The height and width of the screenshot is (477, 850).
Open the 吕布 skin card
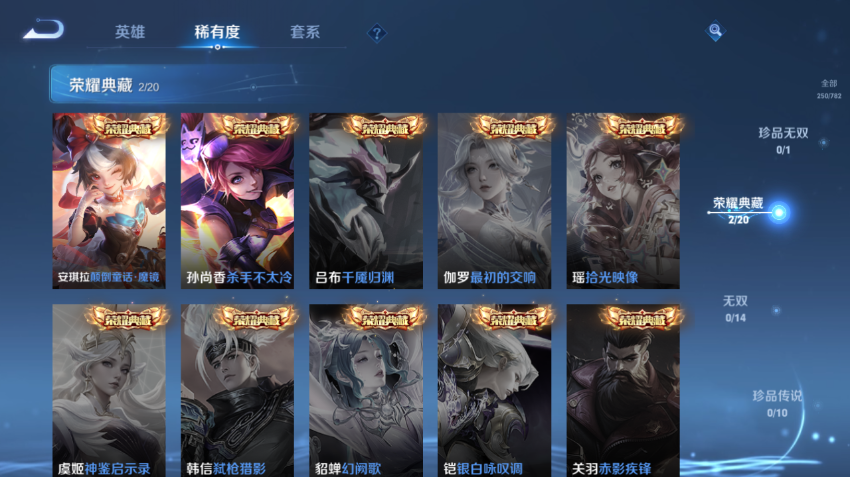366,200
